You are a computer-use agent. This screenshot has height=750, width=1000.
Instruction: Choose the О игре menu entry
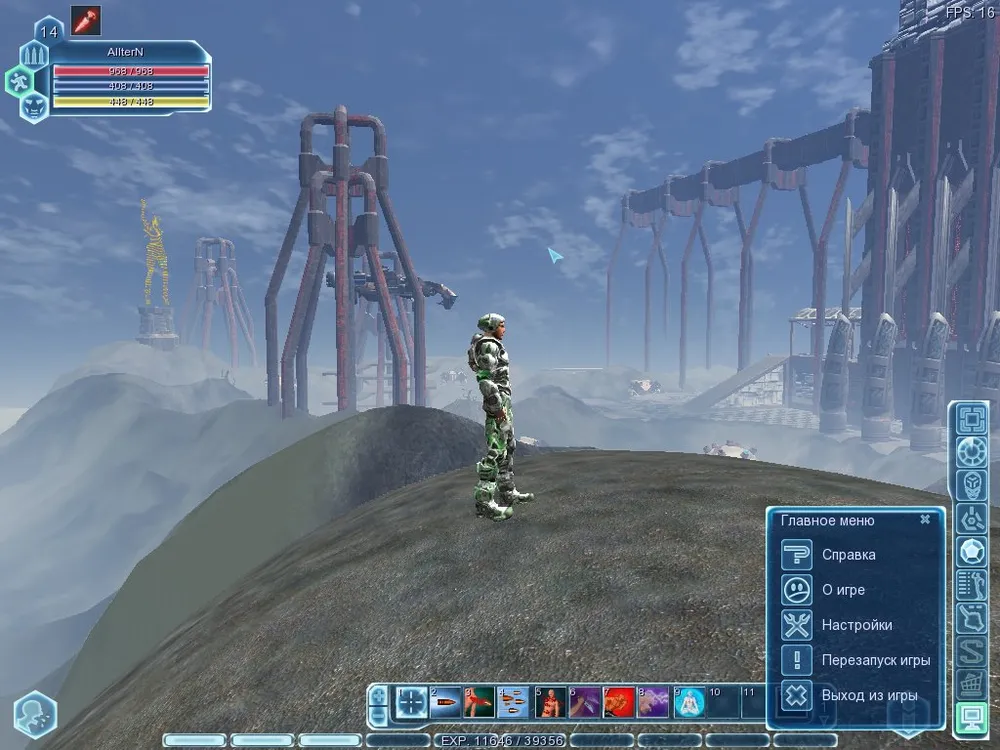click(843, 590)
